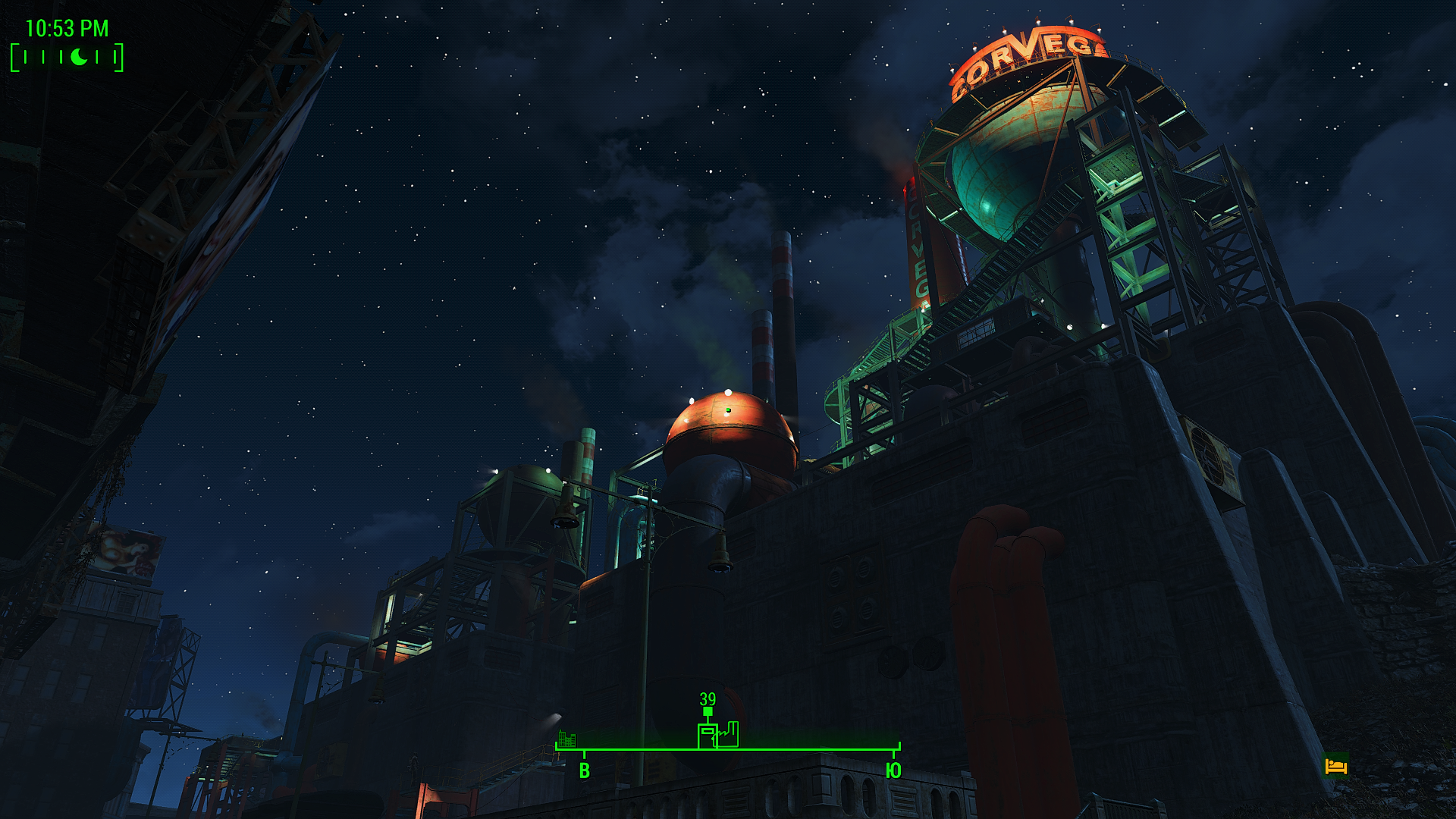Select the city ruins marker on compass

(566, 739)
